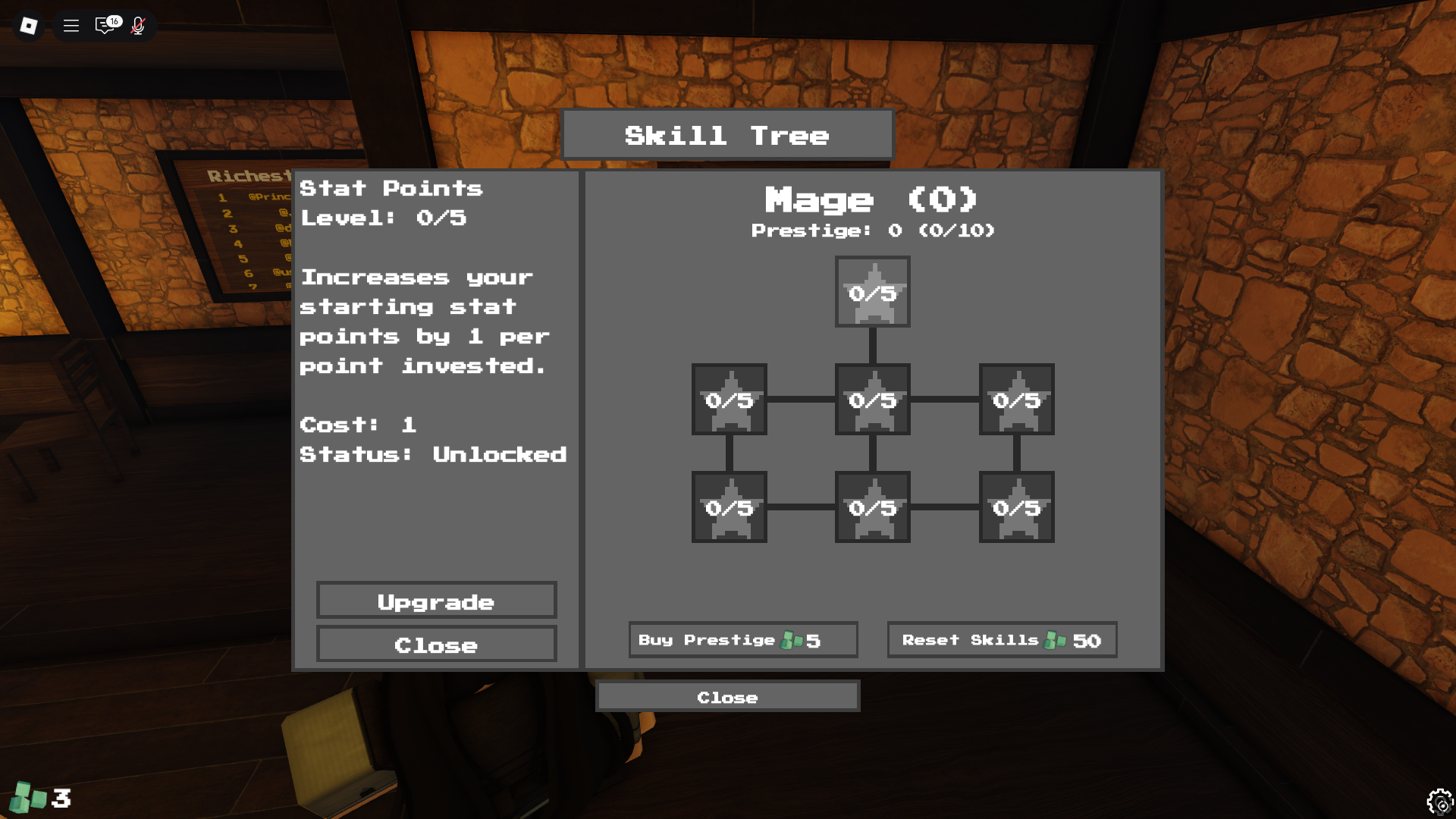Select the center 0/5 star node
Screen dimensions: 1456x819
pos(872,400)
